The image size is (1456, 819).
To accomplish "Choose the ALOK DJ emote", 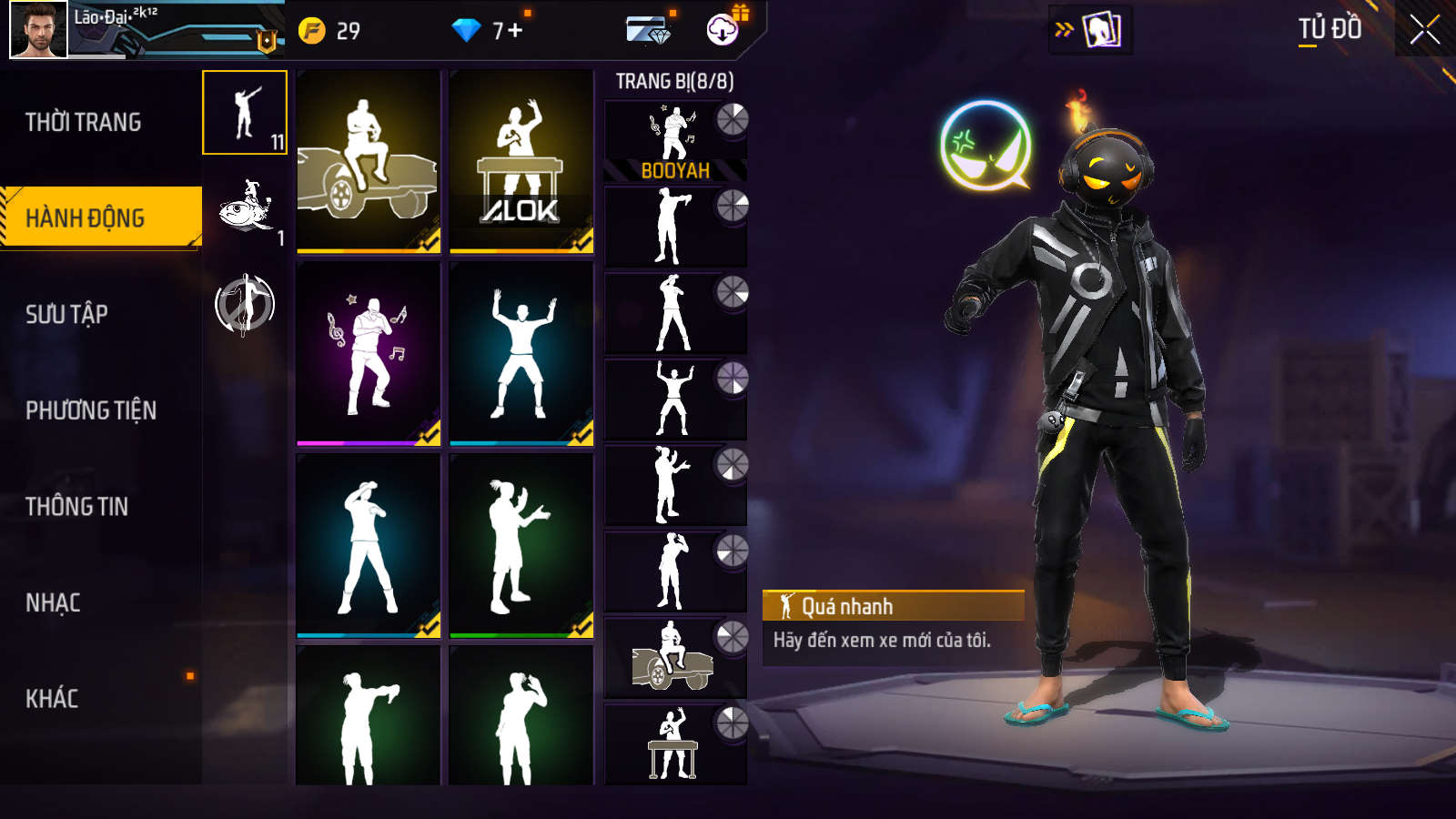I will click(521, 161).
